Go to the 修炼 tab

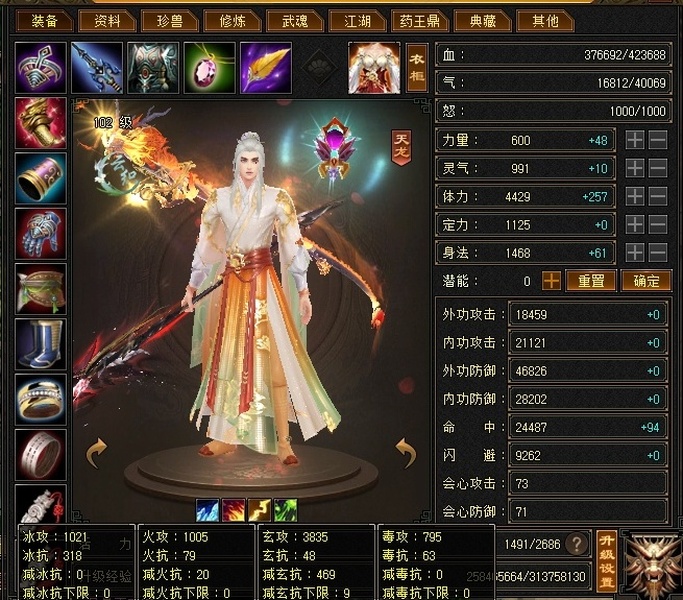coord(234,21)
